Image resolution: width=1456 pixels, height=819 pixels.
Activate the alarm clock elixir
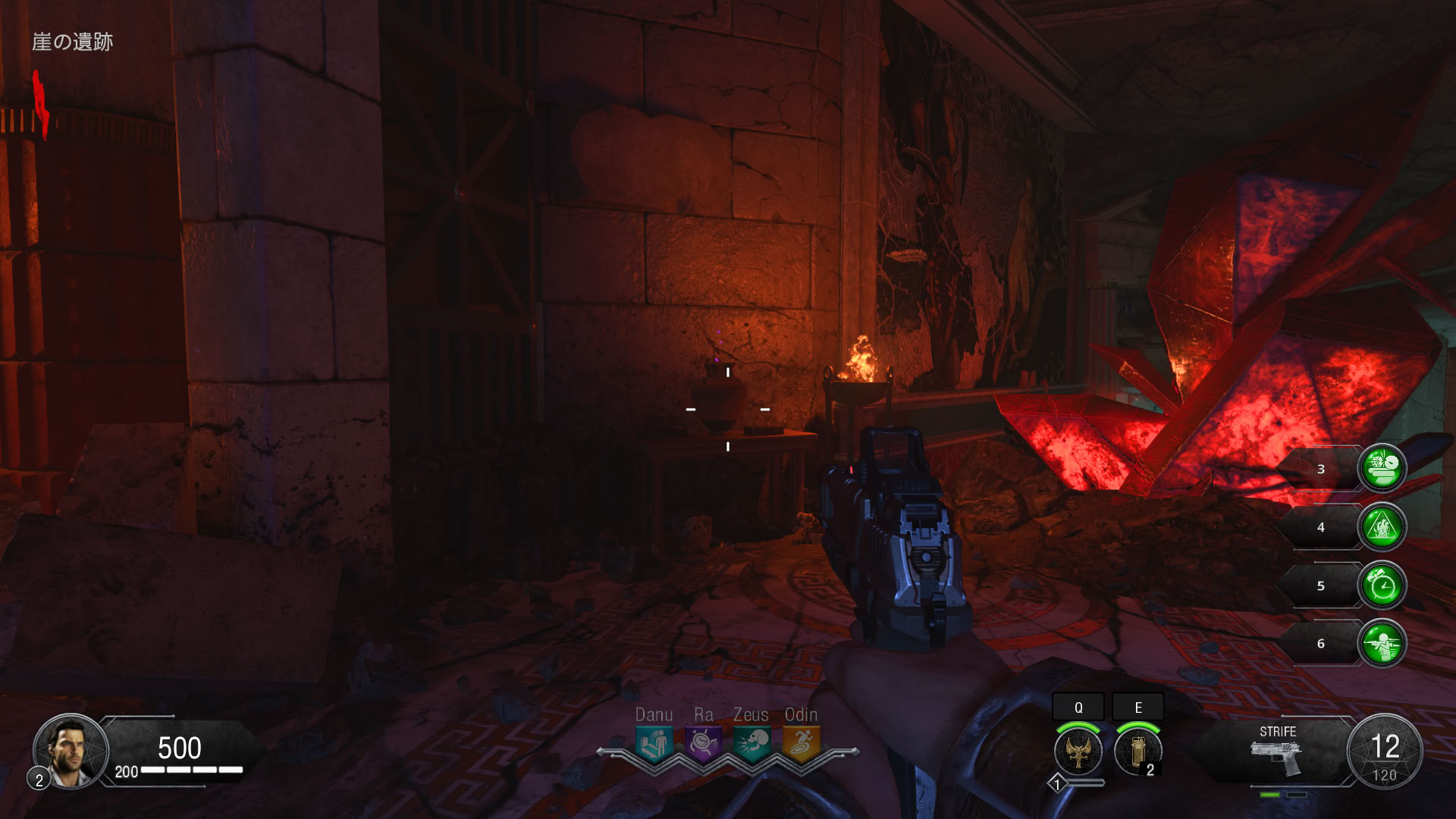click(1382, 585)
